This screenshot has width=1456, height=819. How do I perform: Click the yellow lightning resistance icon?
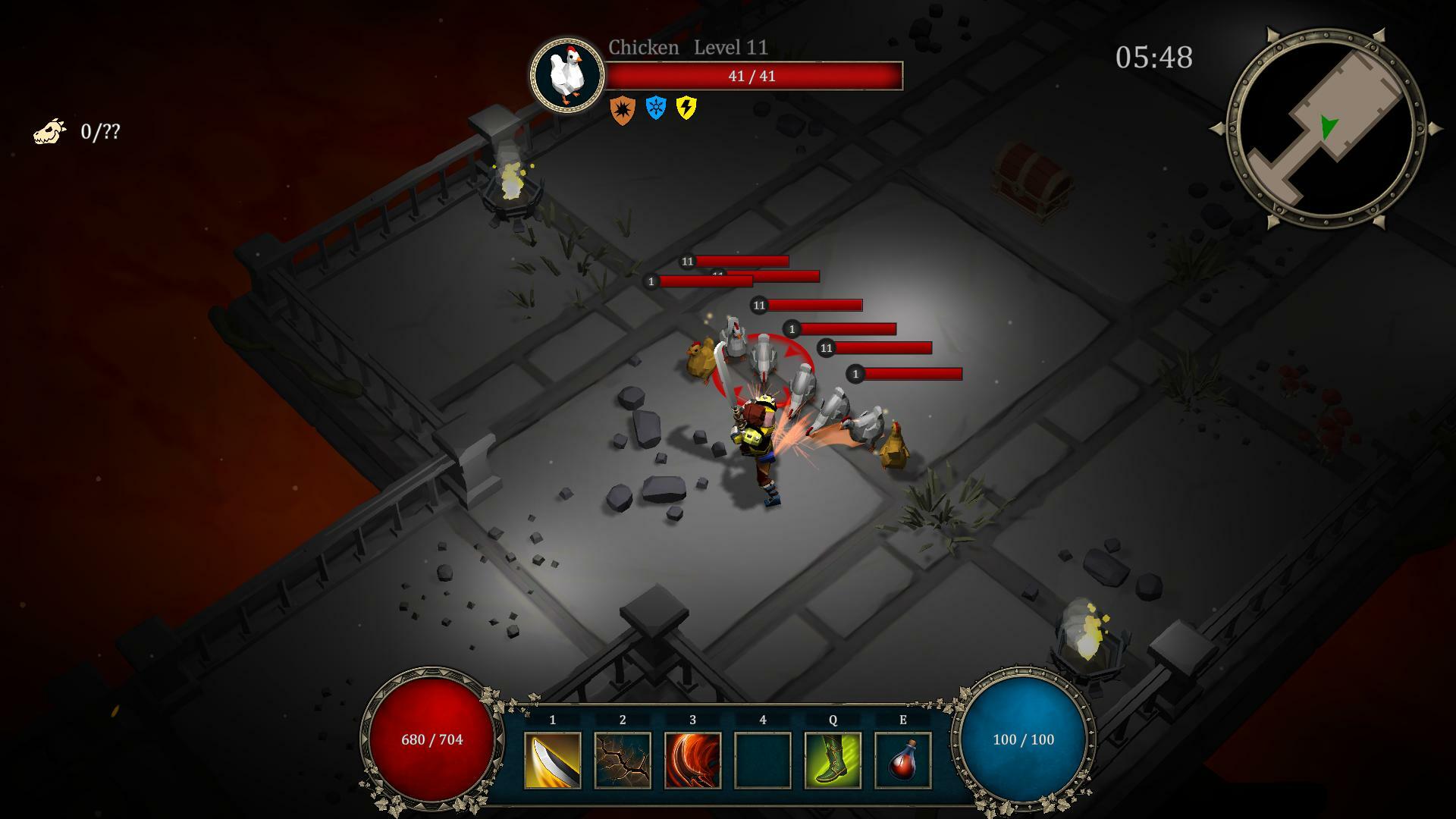point(686,108)
